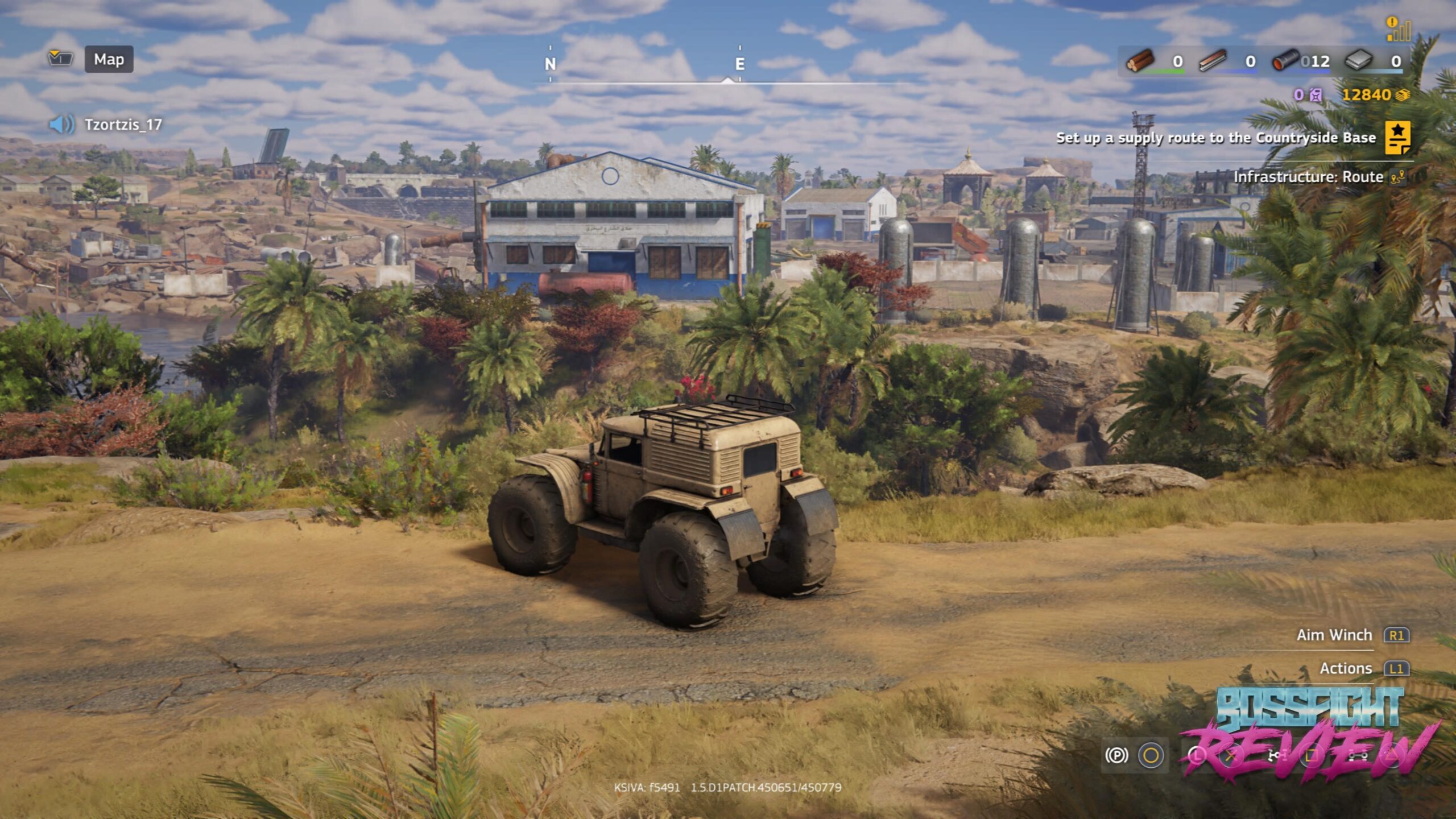Open the Actions menu label
Screen dimensions: 1456x819
[x=1346, y=668]
